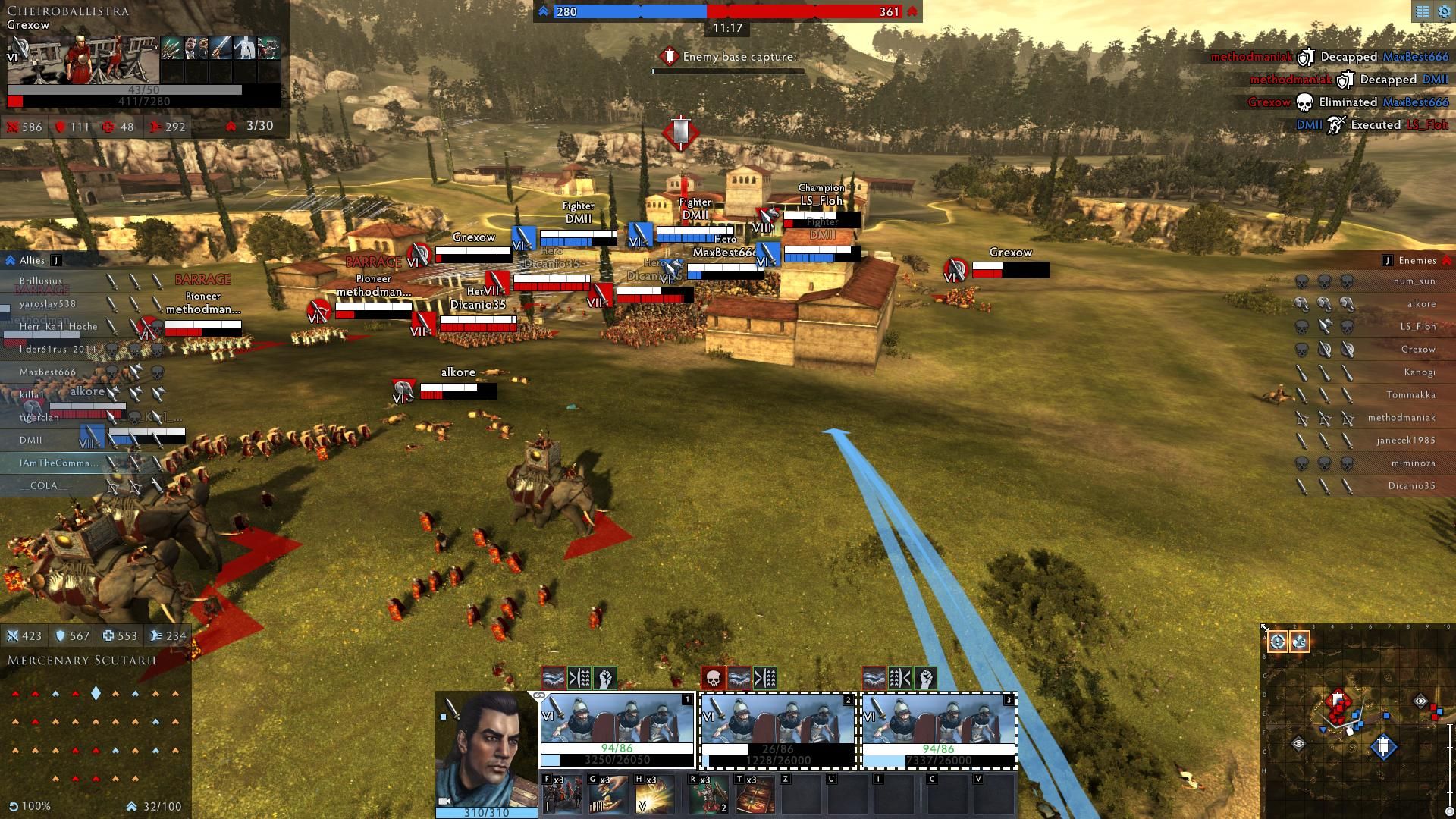Use the R legionary consumable
This screenshot has width=1456, height=819.
click(708, 793)
